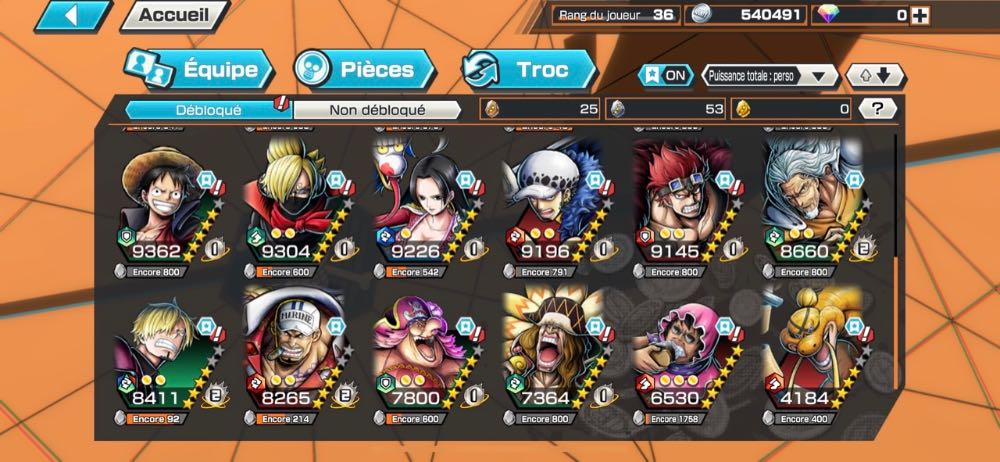Open the Puissance totale sort dropdown
The image size is (1000, 462).
pos(769,75)
